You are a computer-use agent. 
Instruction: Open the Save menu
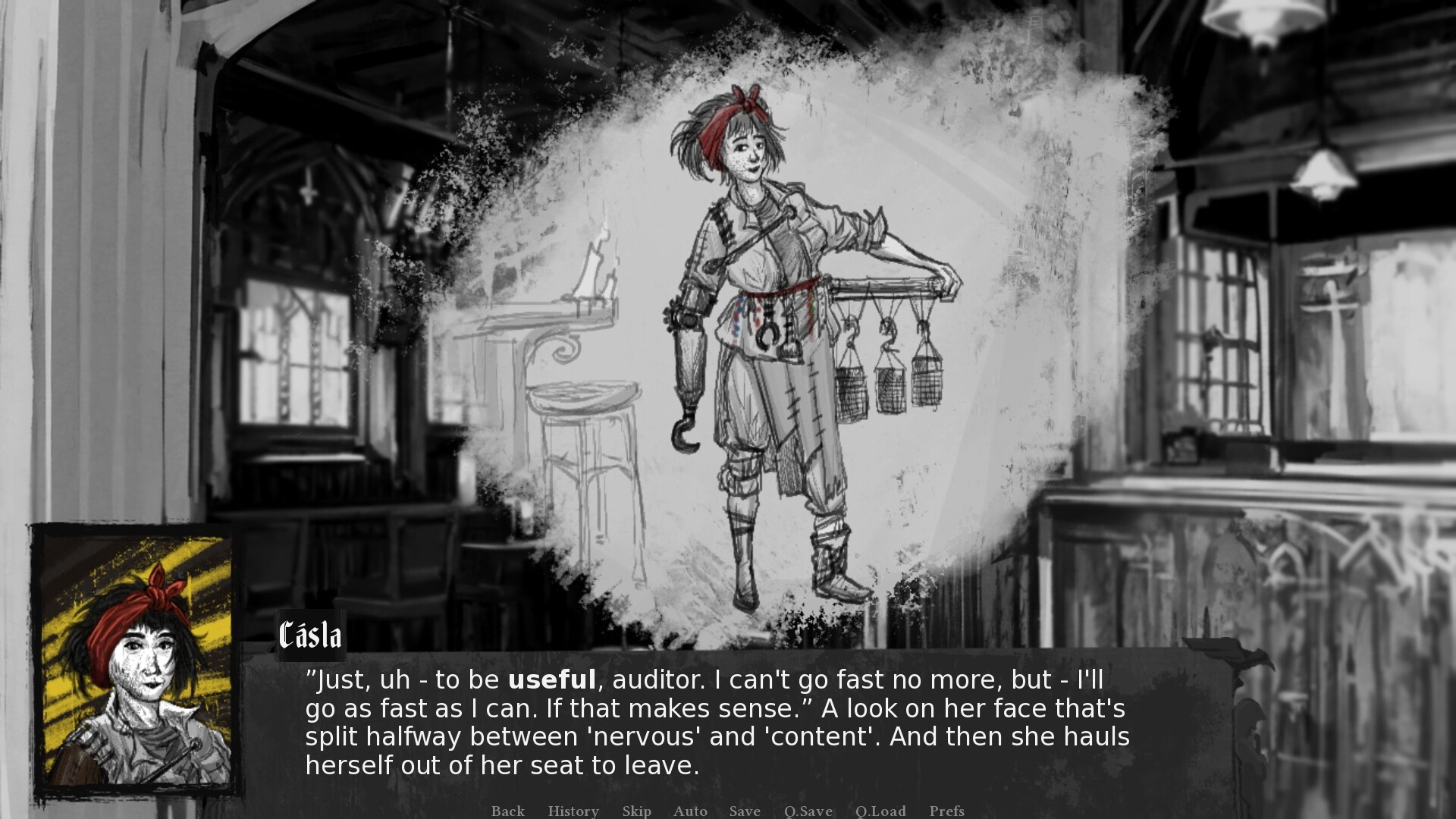click(x=744, y=811)
